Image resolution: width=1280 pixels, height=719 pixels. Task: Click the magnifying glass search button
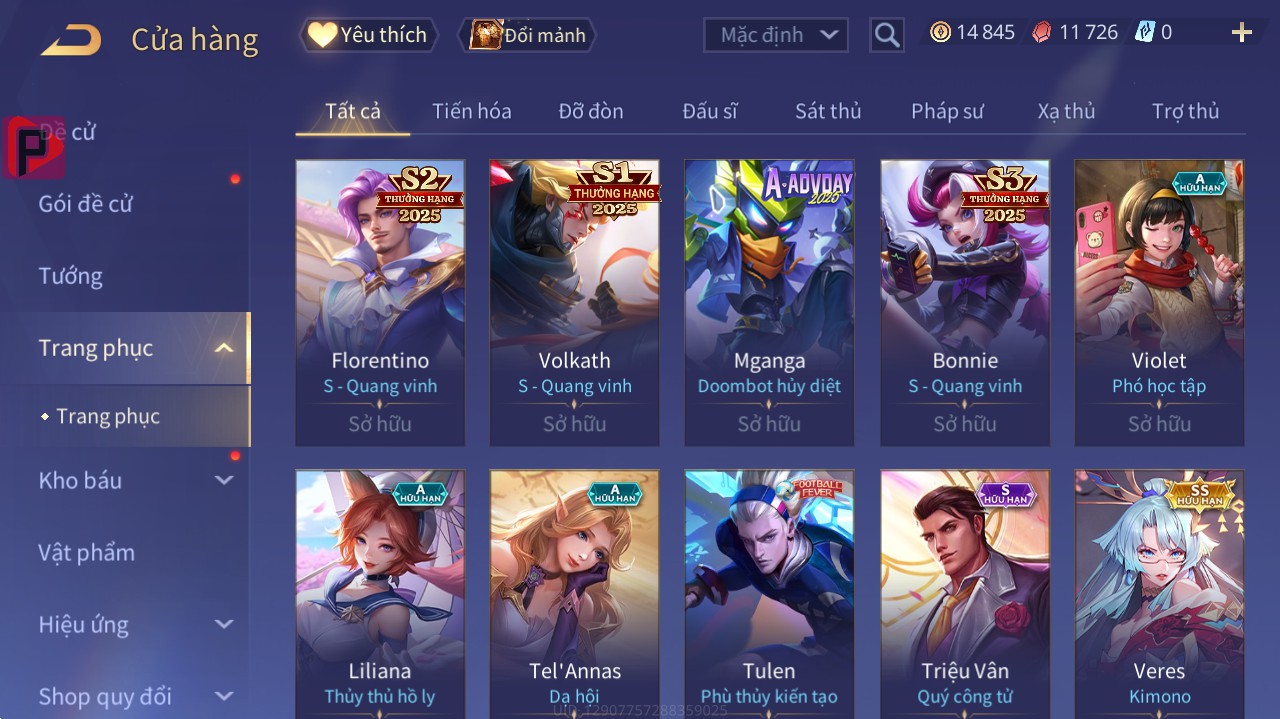click(886, 35)
